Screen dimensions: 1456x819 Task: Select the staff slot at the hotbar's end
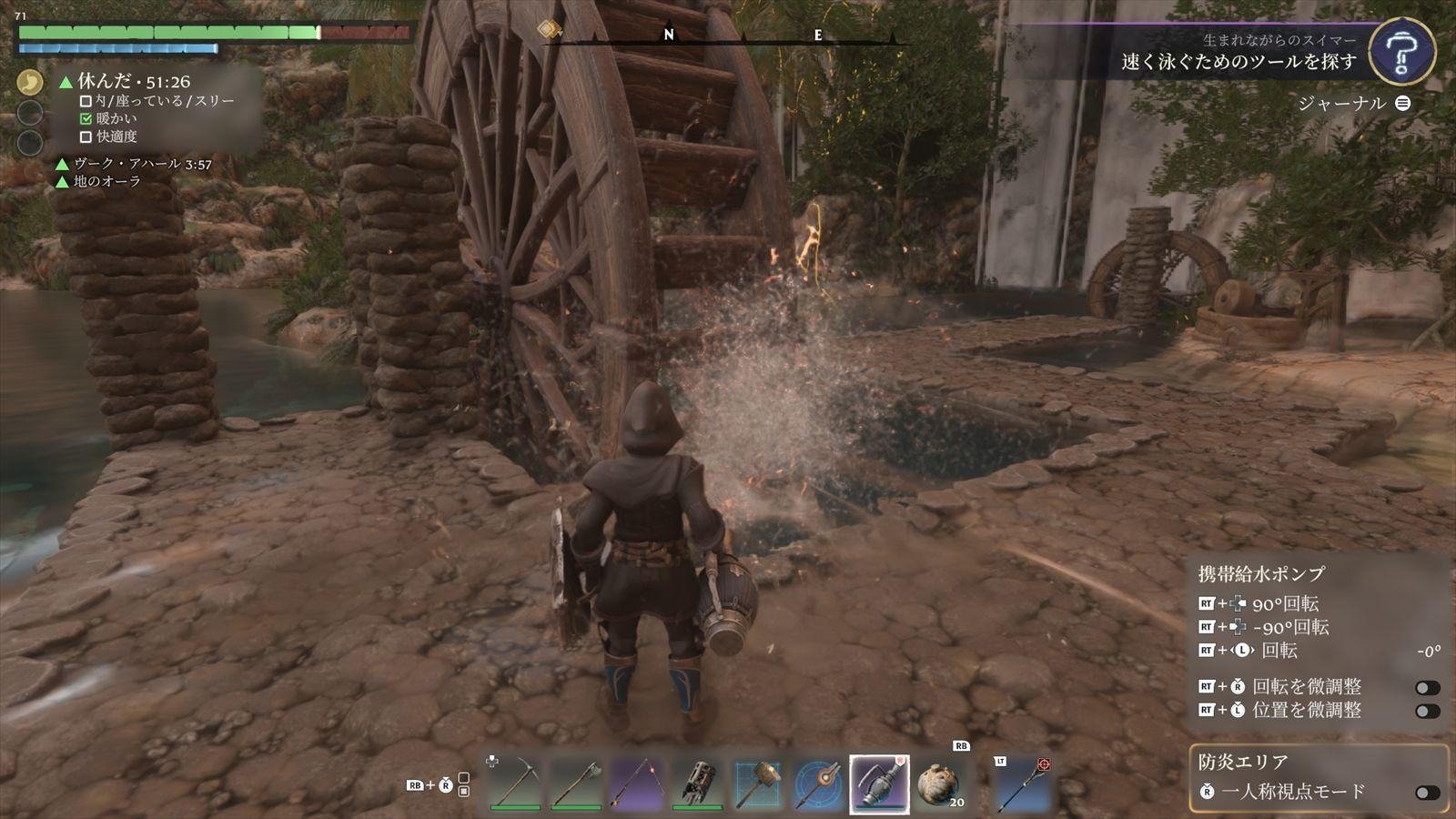point(1023,783)
